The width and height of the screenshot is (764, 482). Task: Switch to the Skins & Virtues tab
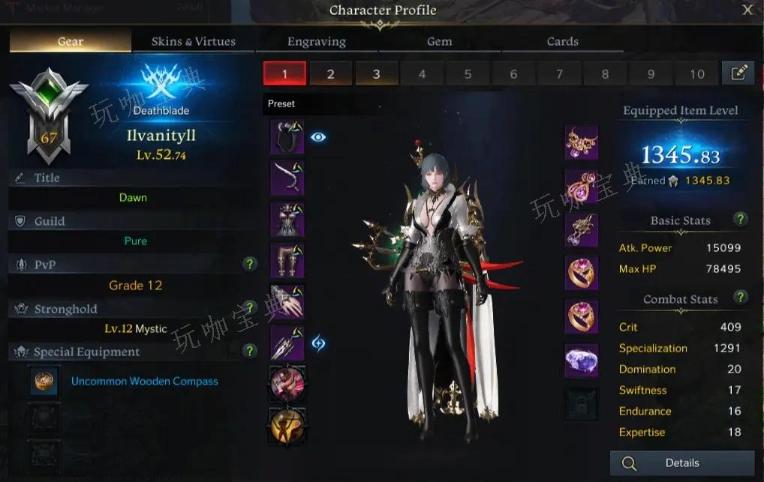(x=193, y=42)
